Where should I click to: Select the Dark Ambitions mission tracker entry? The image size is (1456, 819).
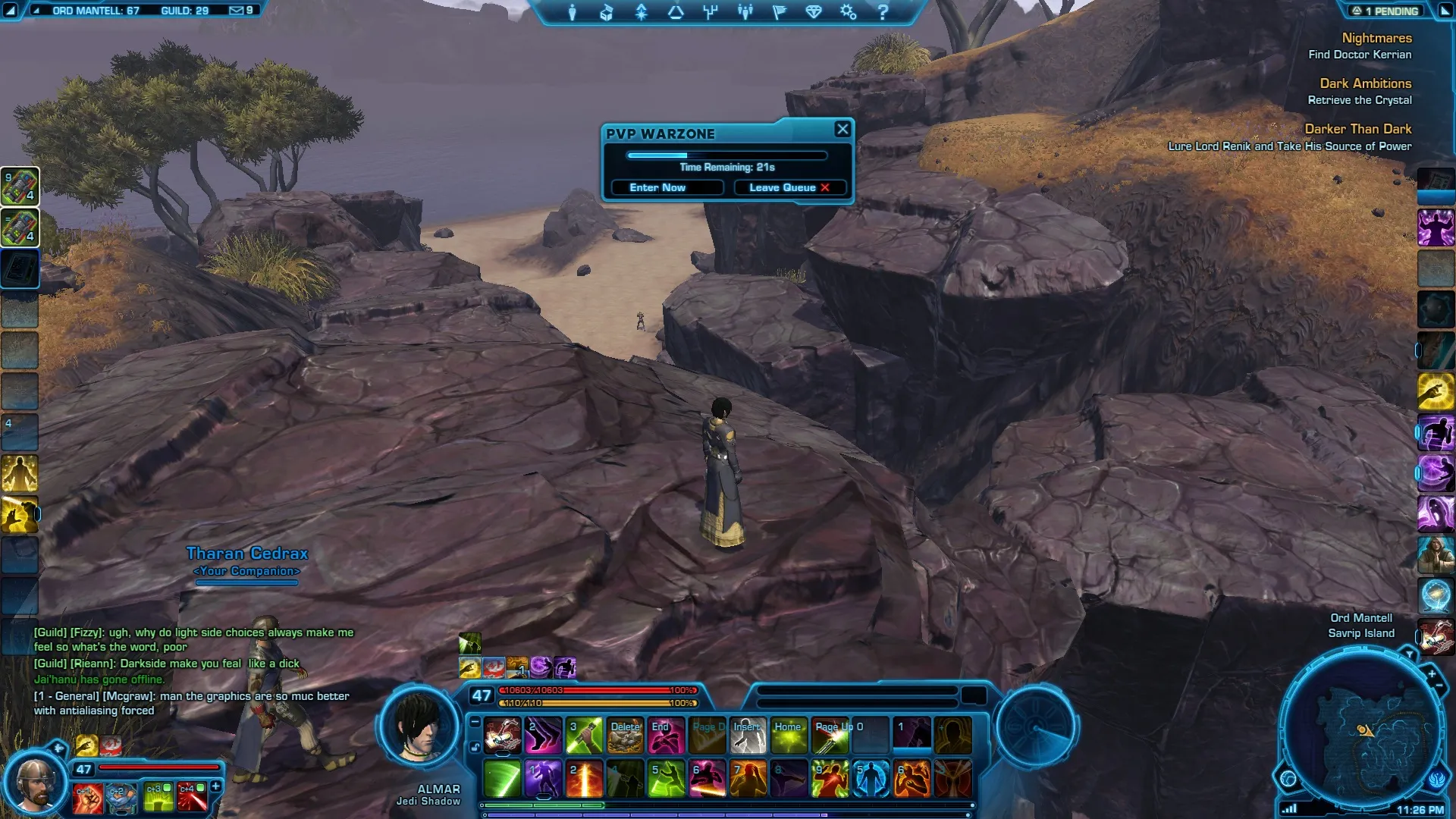pyautogui.click(x=1365, y=83)
